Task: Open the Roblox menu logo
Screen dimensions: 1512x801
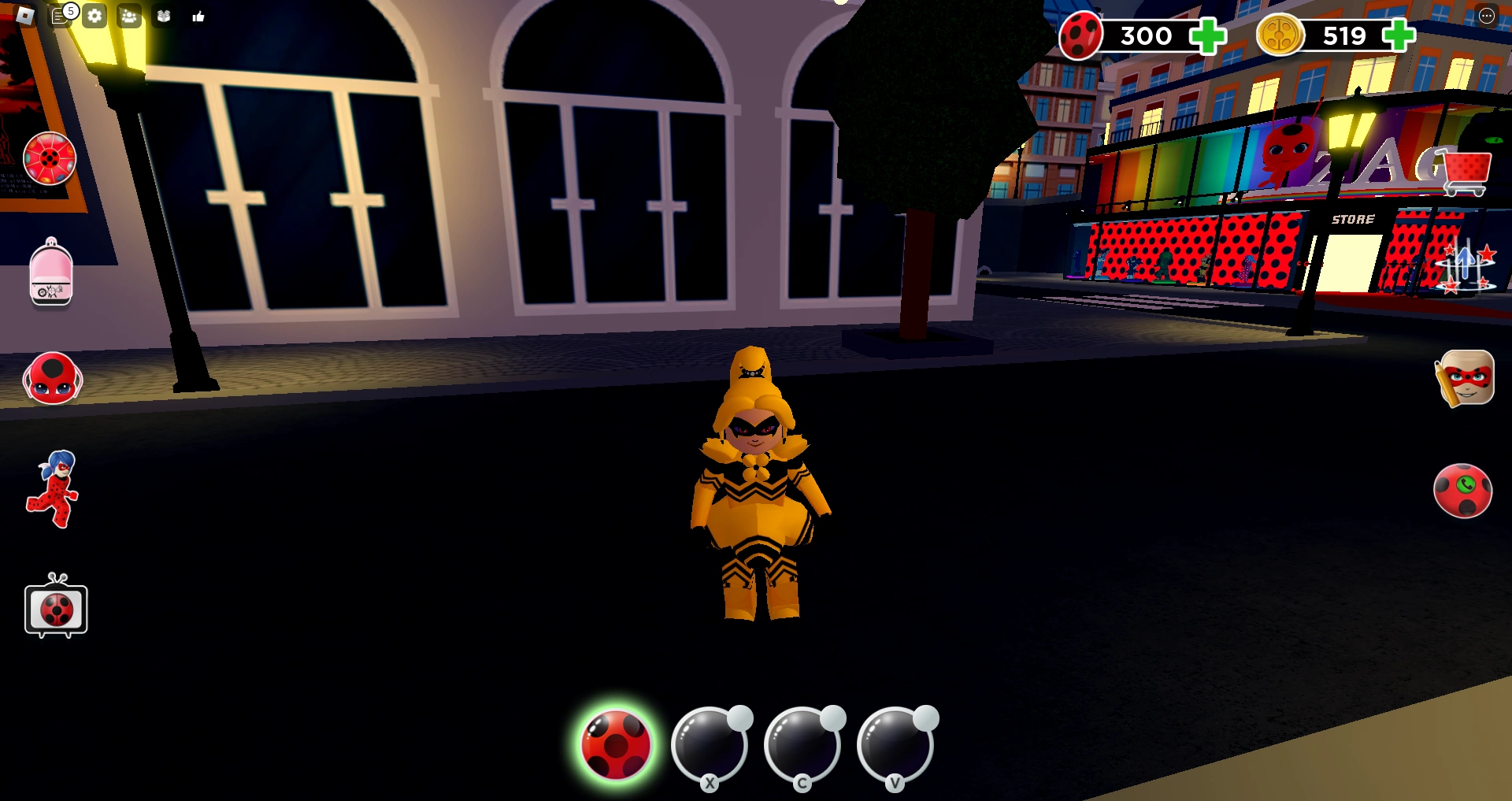Action: pos(25,16)
